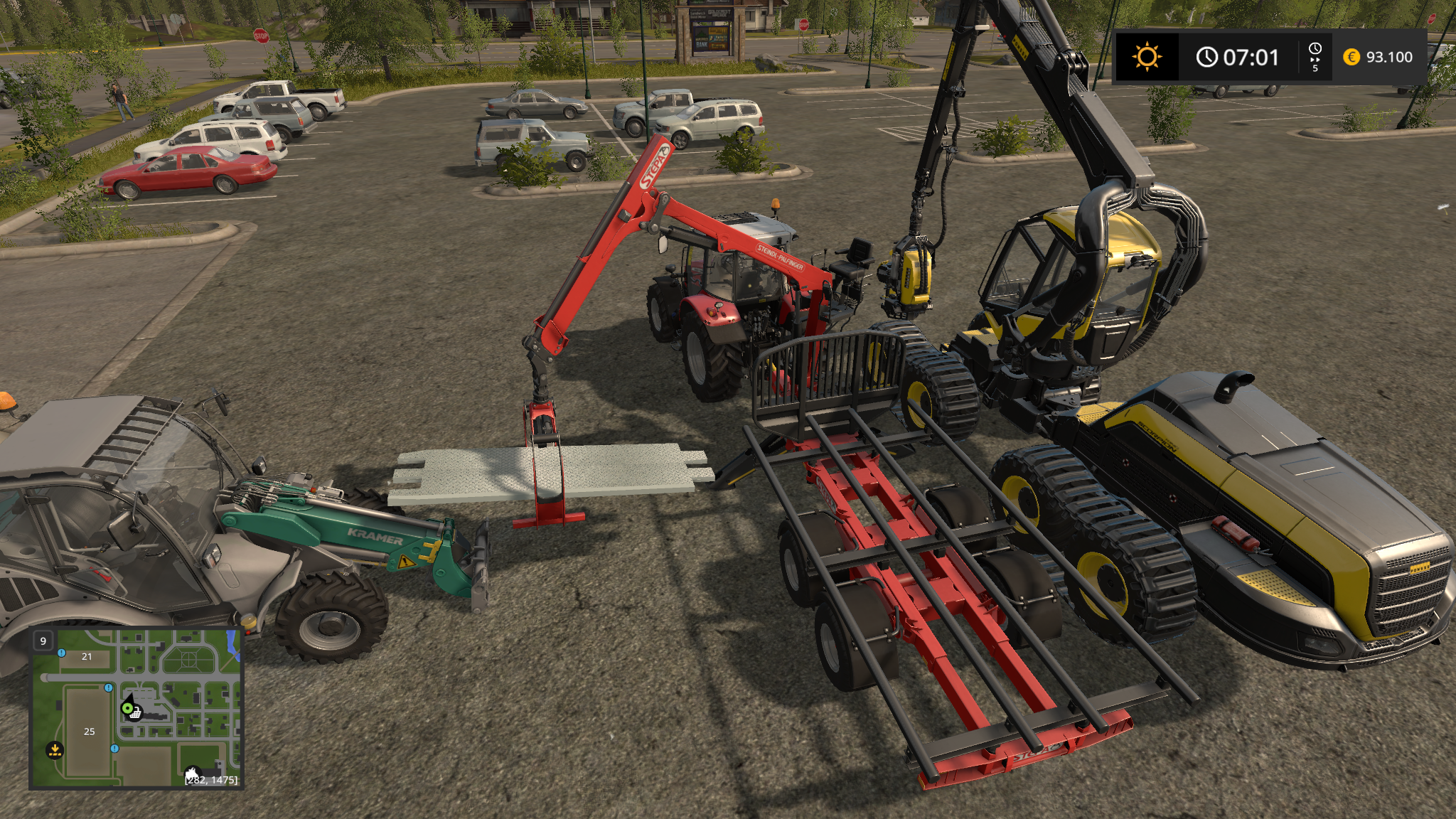Open the minimap

click(x=136, y=709)
